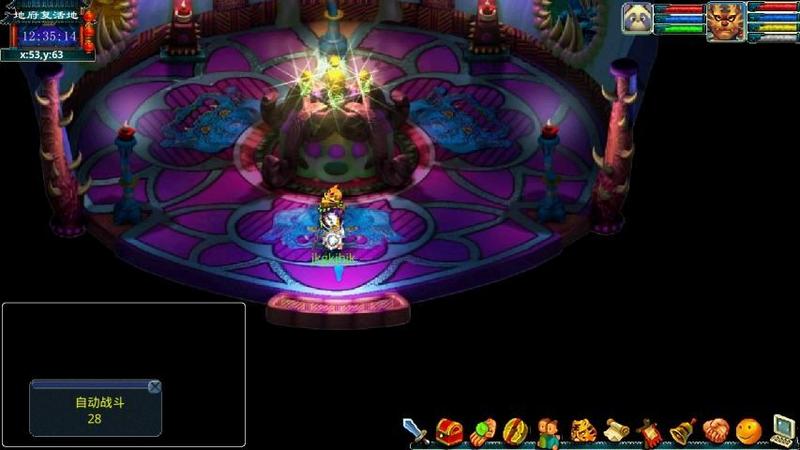Open the orange smiley face emote icon
Image resolution: width=800 pixels, height=450 pixels.
point(748,431)
